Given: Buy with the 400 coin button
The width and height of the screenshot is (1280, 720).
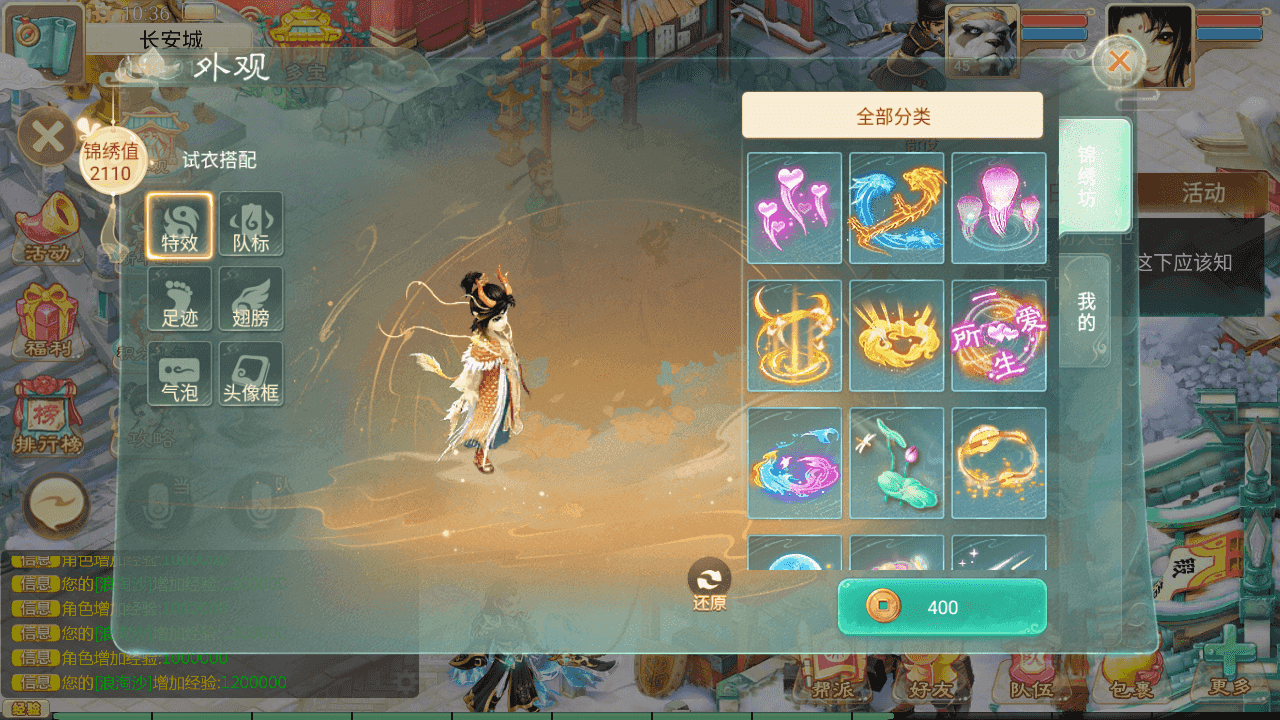Looking at the screenshot, I should tap(942, 607).
